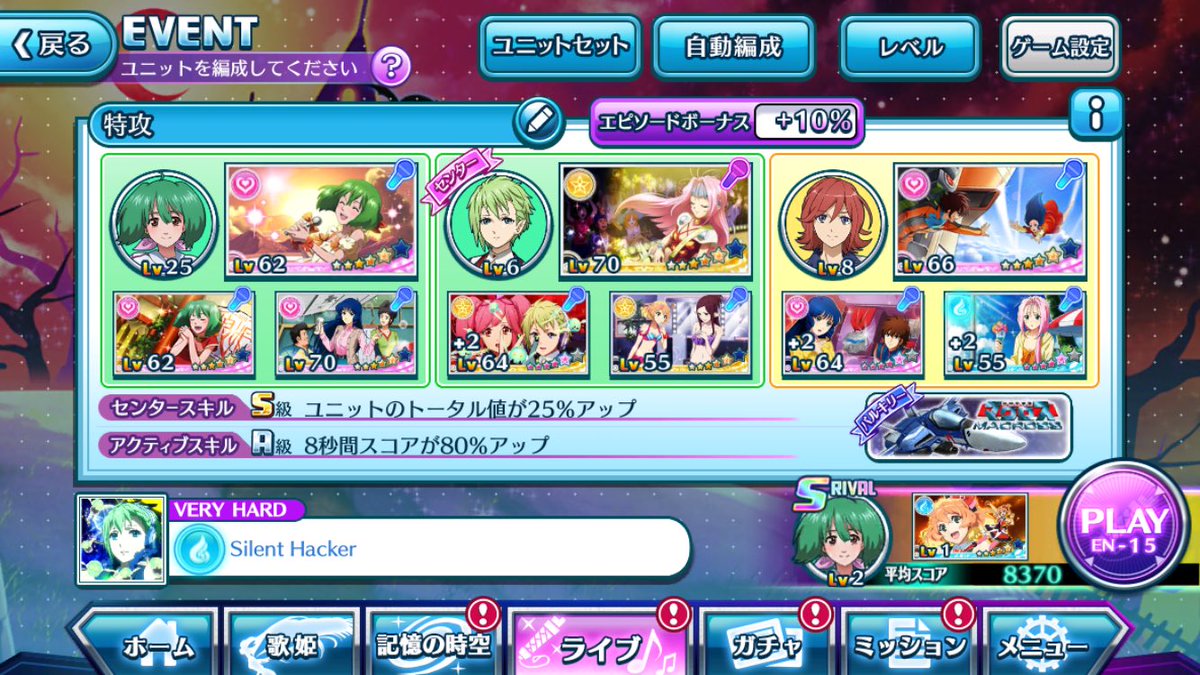Image resolution: width=1200 pixels, height=675 pixels.
Task: Choose the Lv 70 pink-haired singer card
Action: click(x=656, y=221)
